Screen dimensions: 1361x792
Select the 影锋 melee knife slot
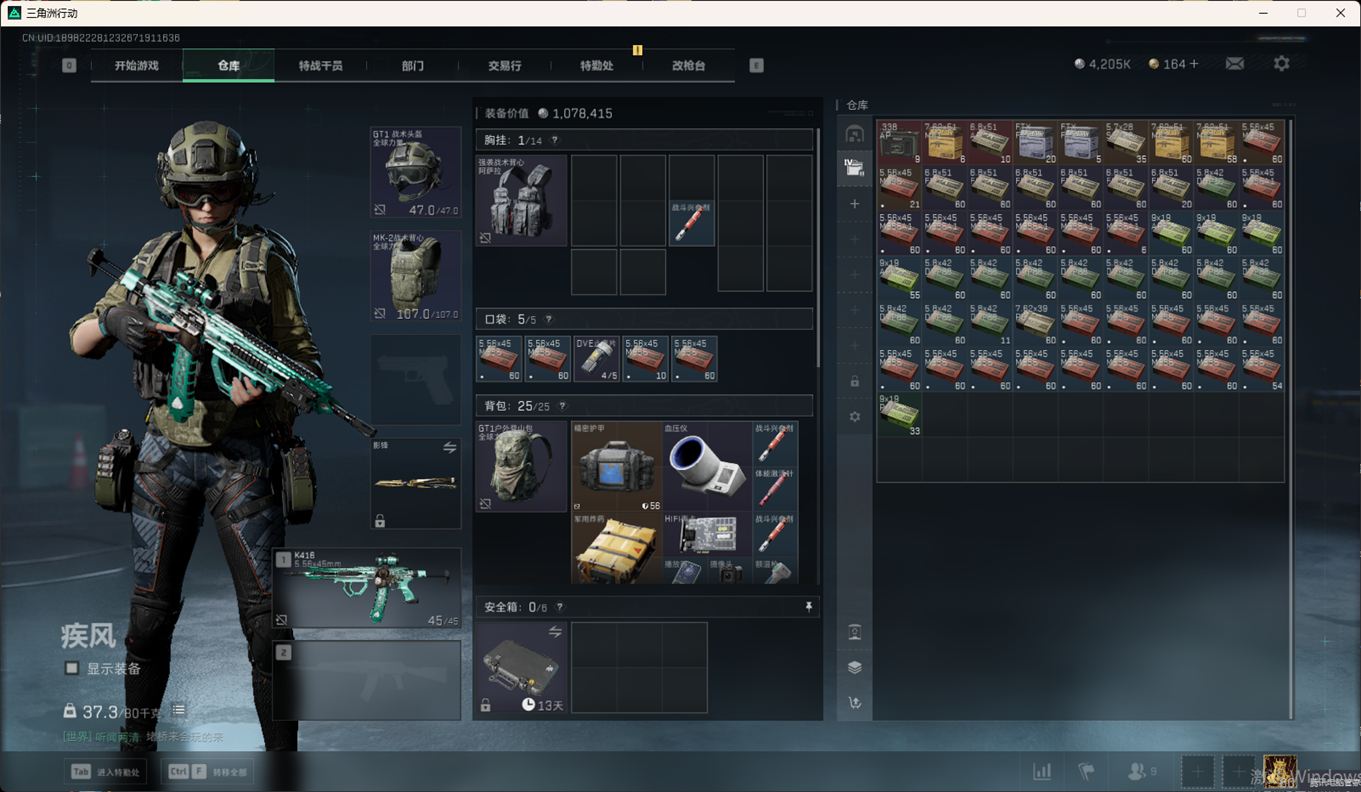tap(415, 483)
